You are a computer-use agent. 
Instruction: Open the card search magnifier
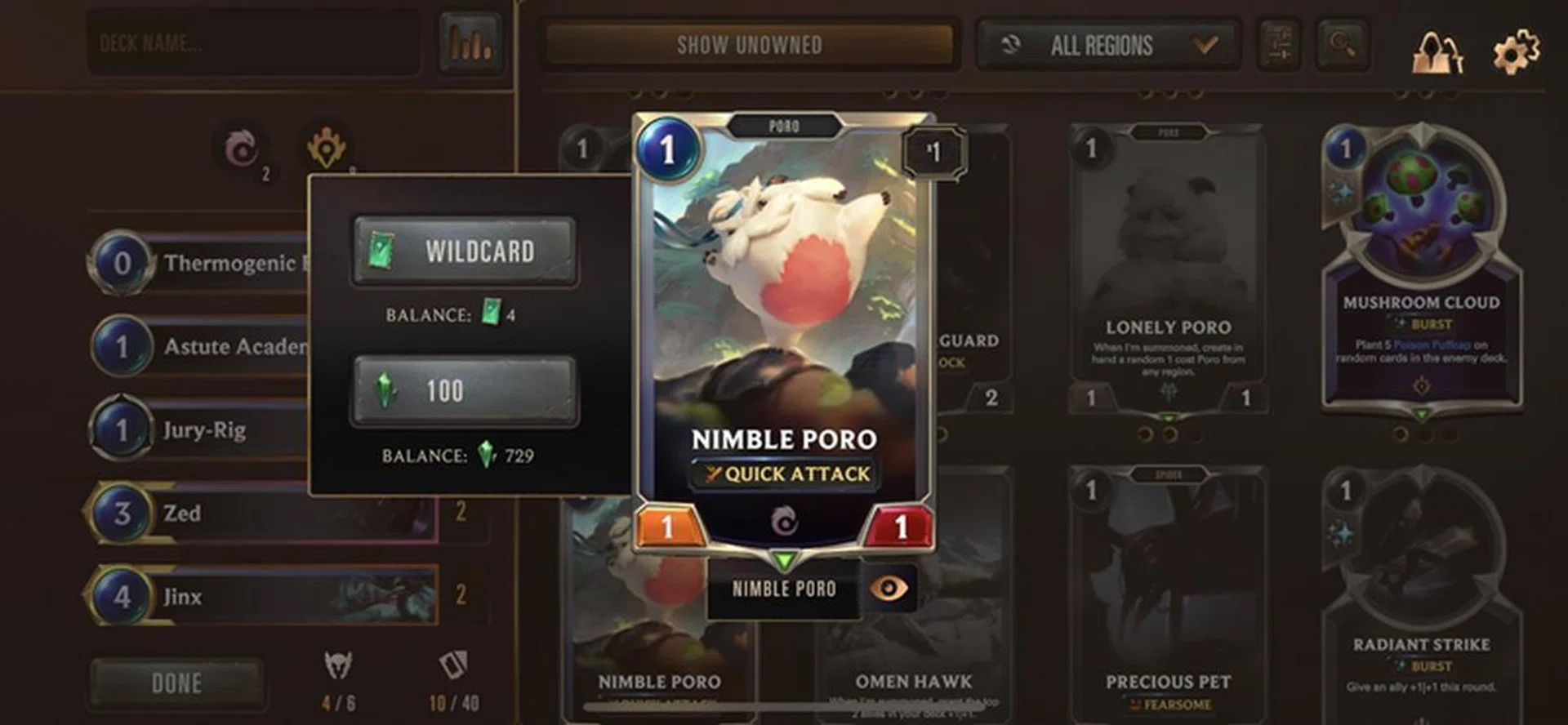[x=1342, y=43]
